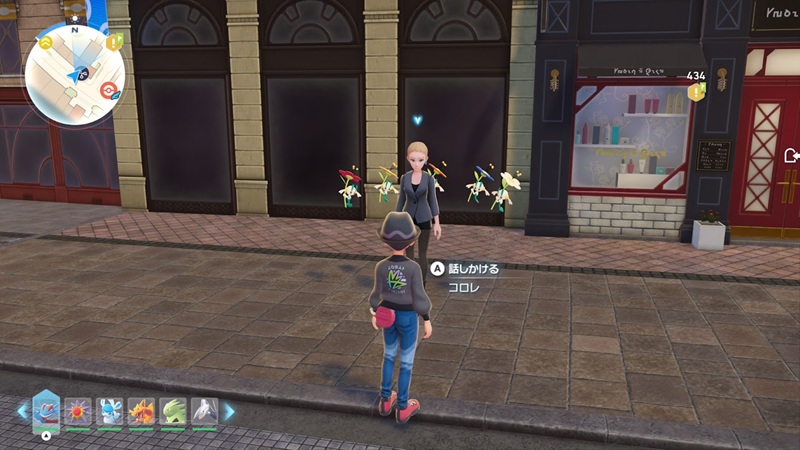Switch to Glaceon in the party bar
This screenshot has width=800, height=450.
[110, 411]
